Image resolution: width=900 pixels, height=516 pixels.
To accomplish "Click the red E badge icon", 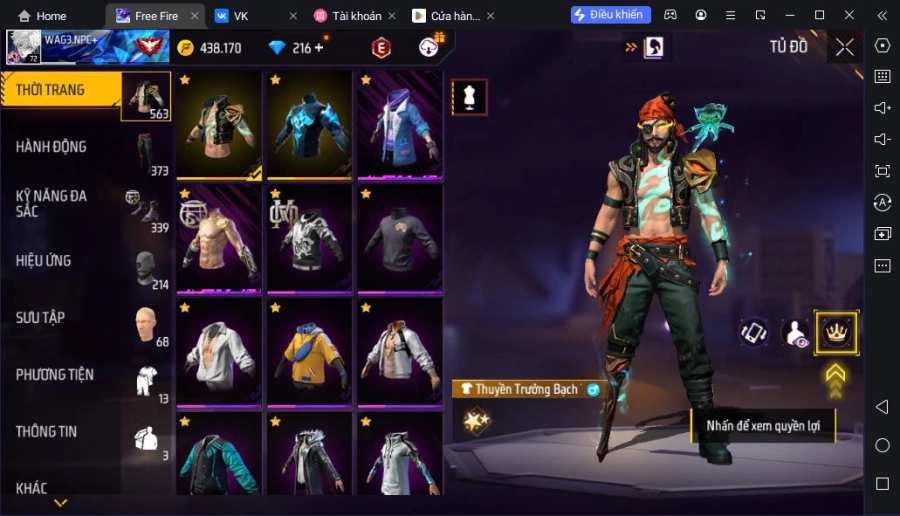I will click(381, 48).
